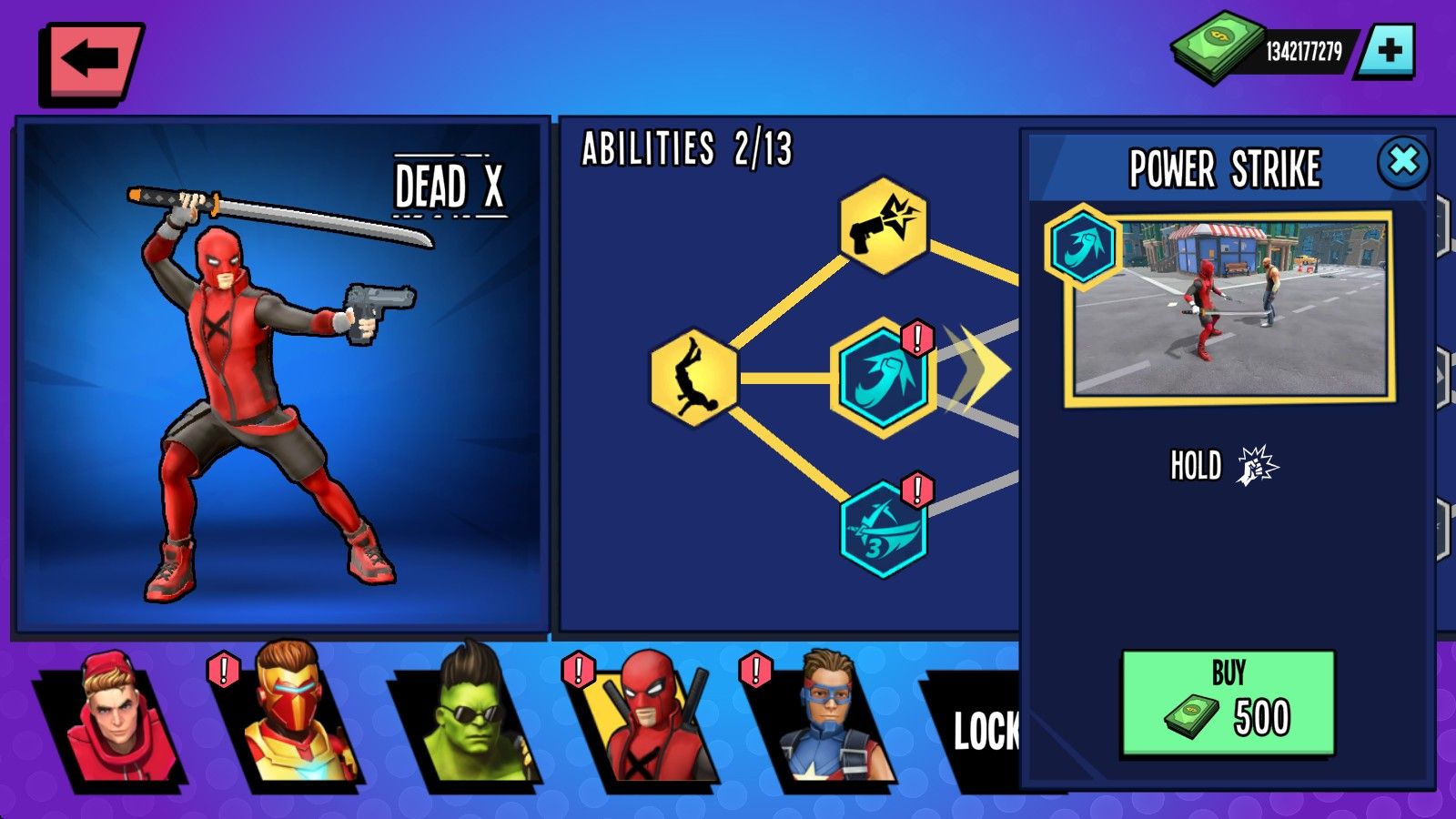1456x819 pixels.
Task: Choose the green mohawk hero with sunglasses
Action: pyautogui.click(x=466, y=721)
